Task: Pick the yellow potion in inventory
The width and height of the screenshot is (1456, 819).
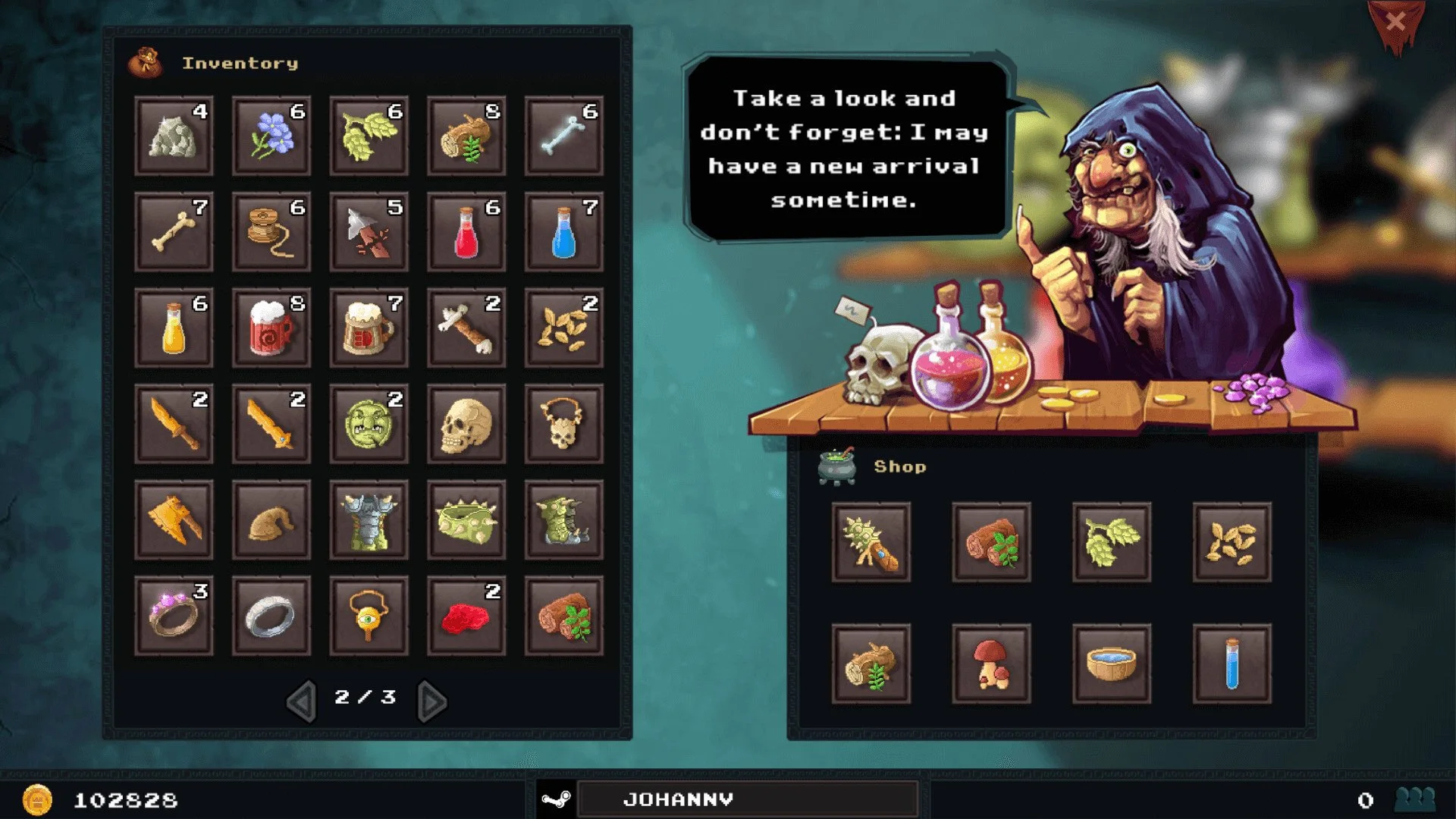Action: pos(174,328)
